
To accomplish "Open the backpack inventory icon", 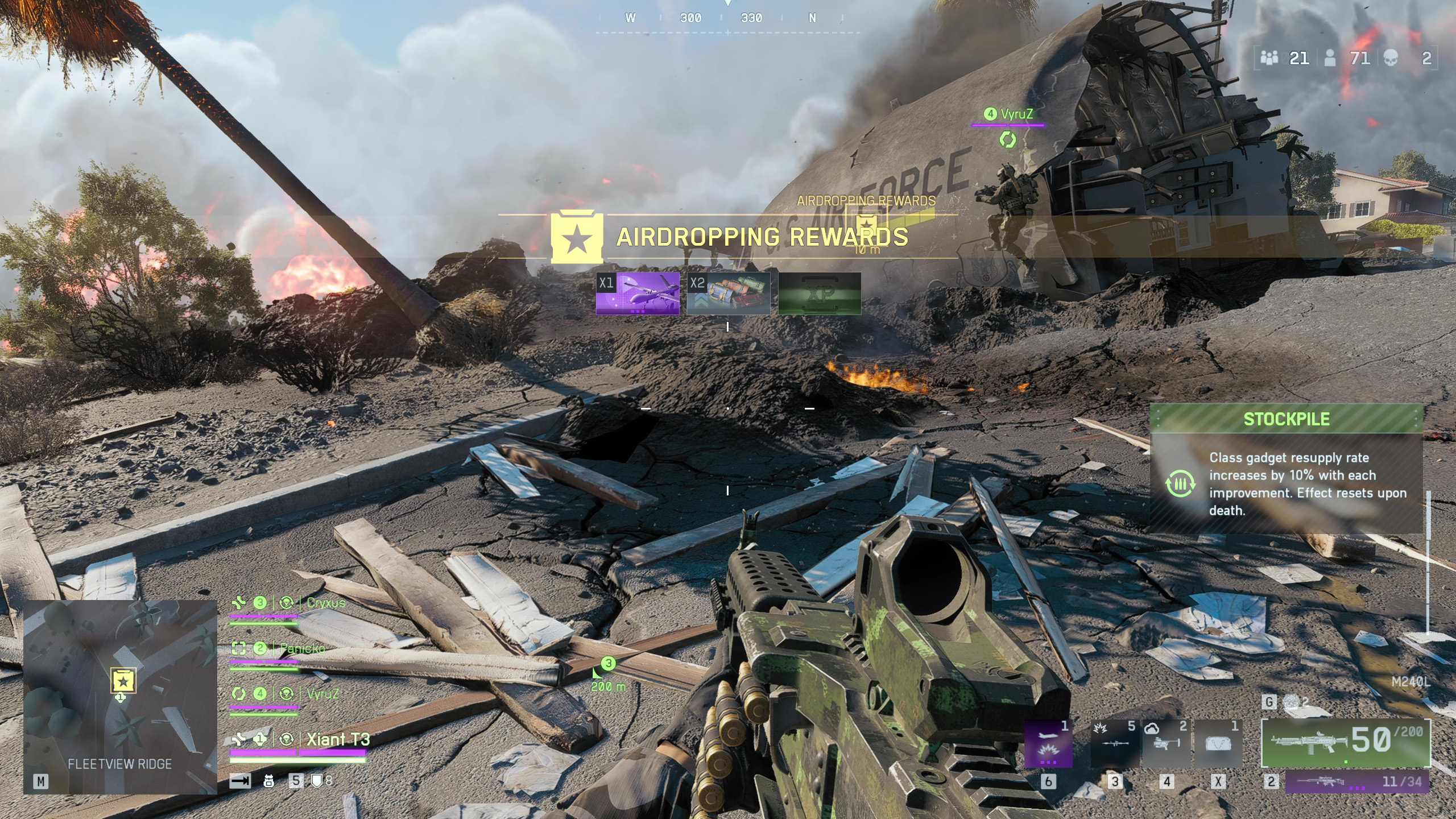I will point(269,781).
